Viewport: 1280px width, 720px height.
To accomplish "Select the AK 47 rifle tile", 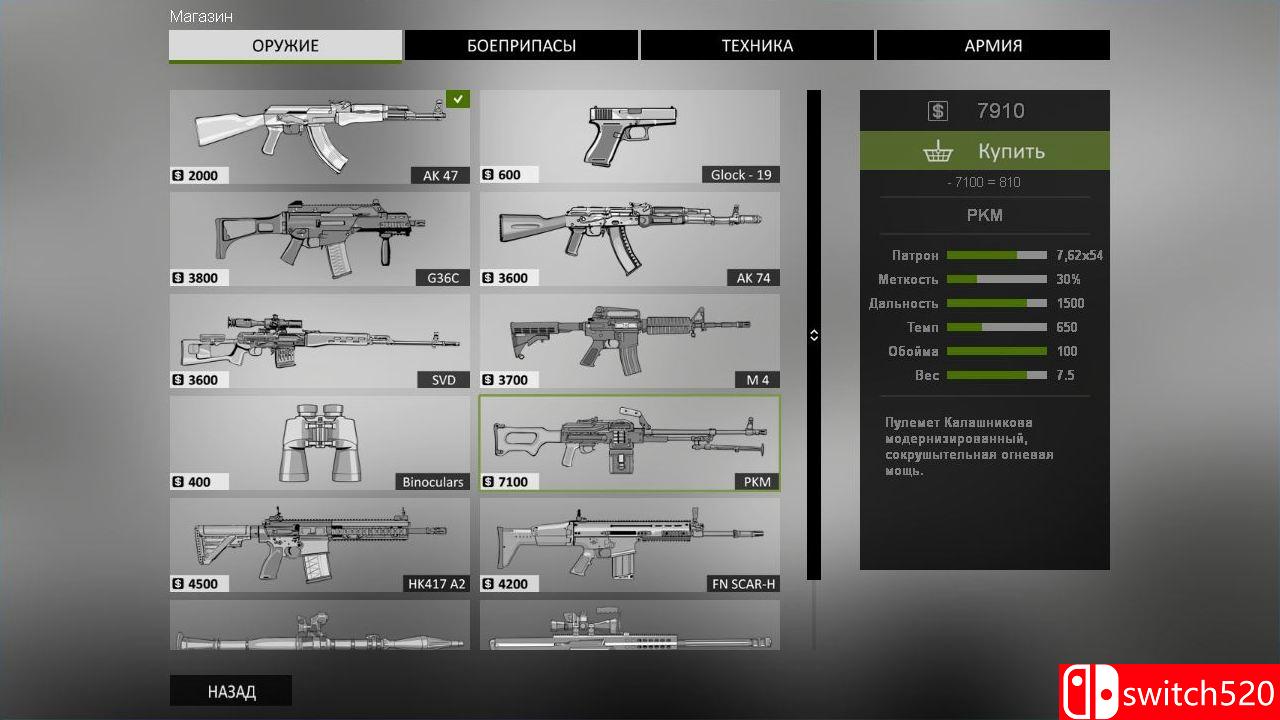I will 320,137.
